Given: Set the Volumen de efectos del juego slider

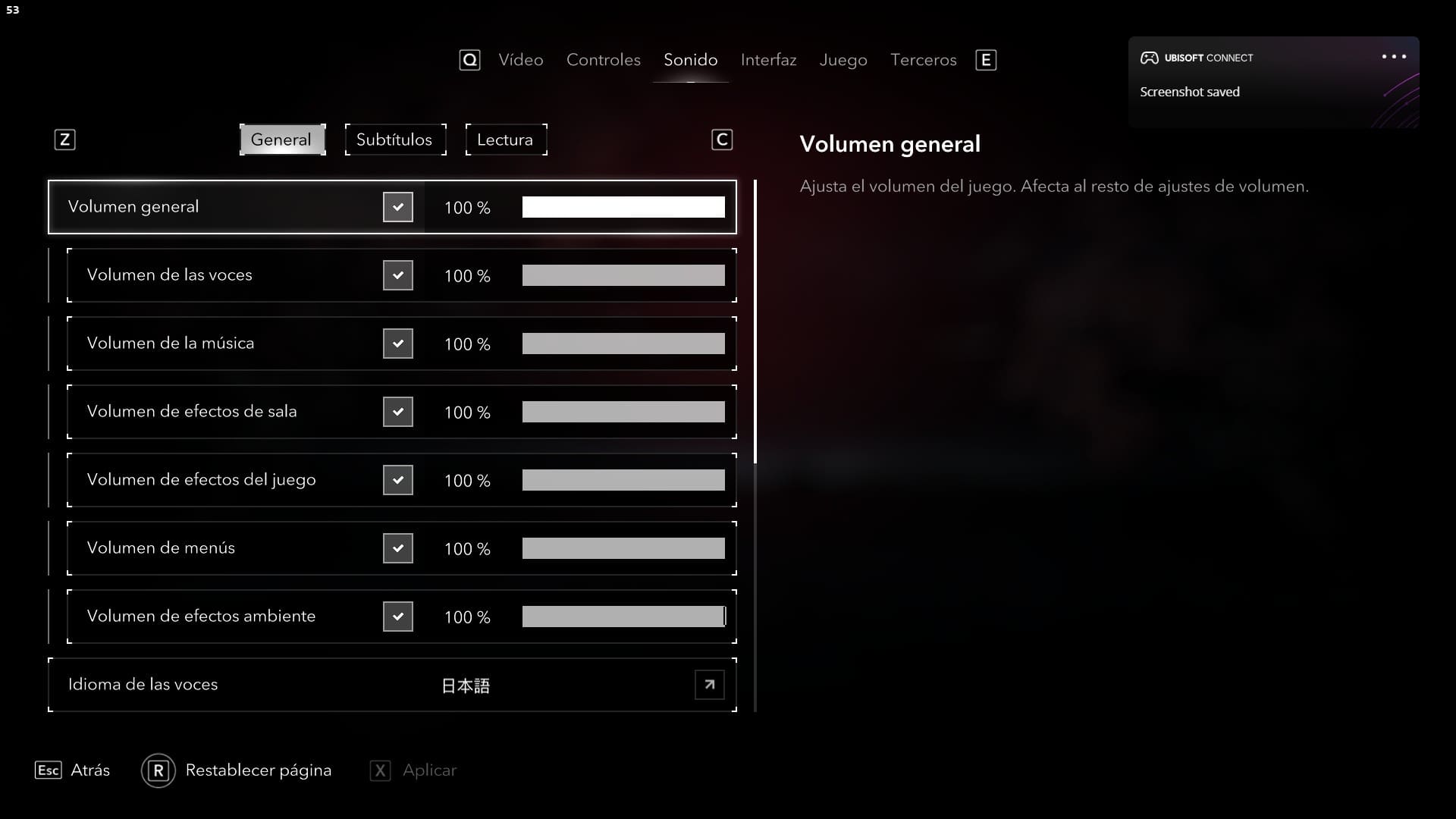Looking at the screenshot, I should point(623,480).
